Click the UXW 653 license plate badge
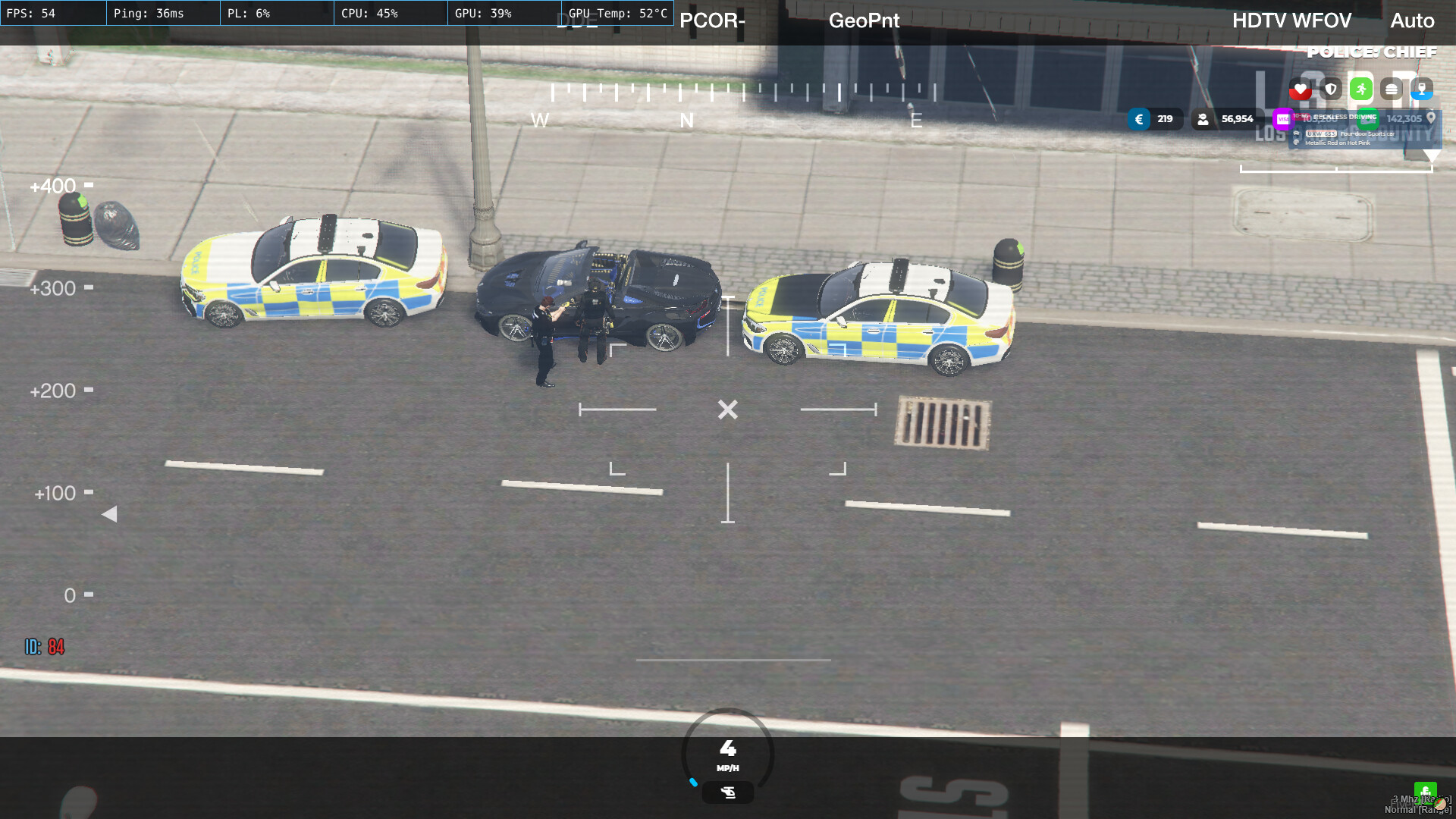Viewport: 1456px width, 819px height. point(1321,134)
